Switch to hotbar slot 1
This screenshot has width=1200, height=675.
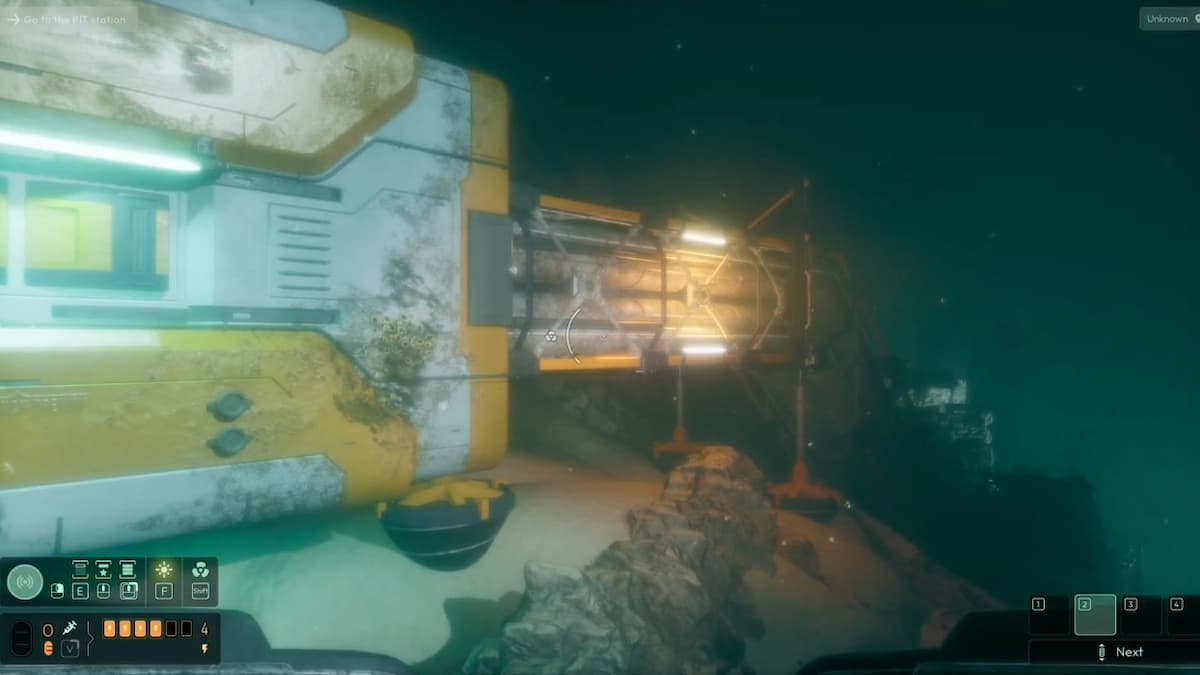pyautogui.click(x=1049, y=615)
